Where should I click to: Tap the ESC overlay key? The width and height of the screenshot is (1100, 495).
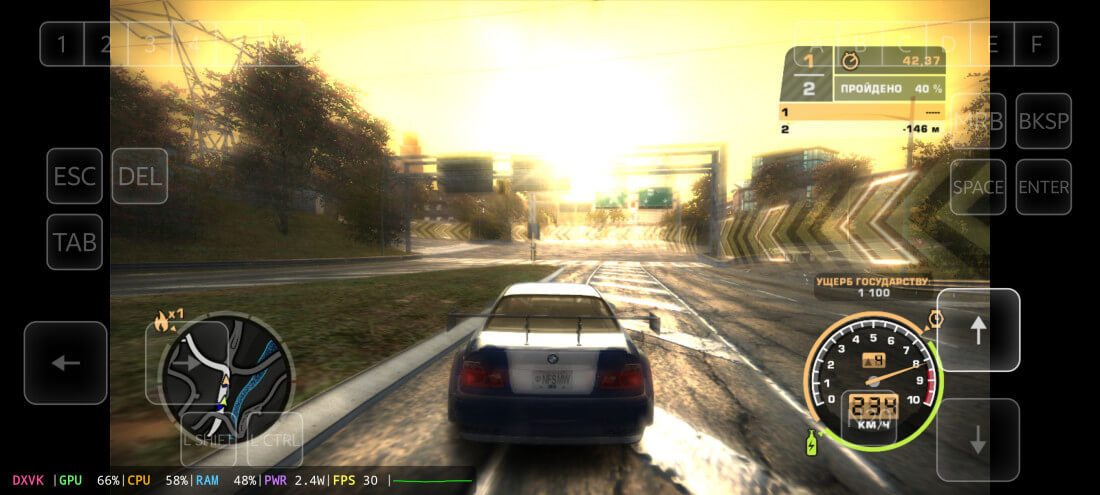click(x=75, y=177)
